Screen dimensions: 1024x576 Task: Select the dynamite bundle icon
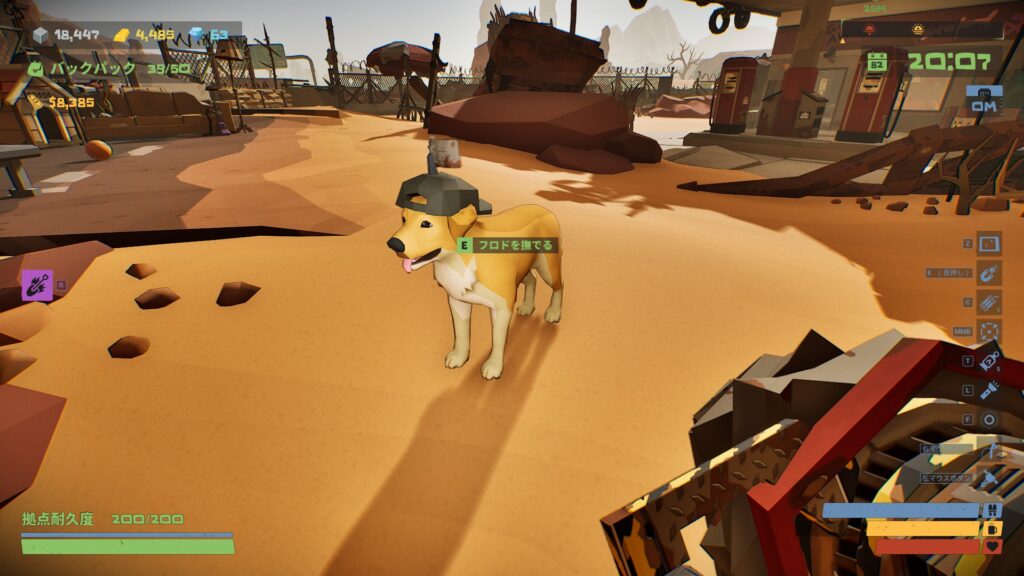989,302
